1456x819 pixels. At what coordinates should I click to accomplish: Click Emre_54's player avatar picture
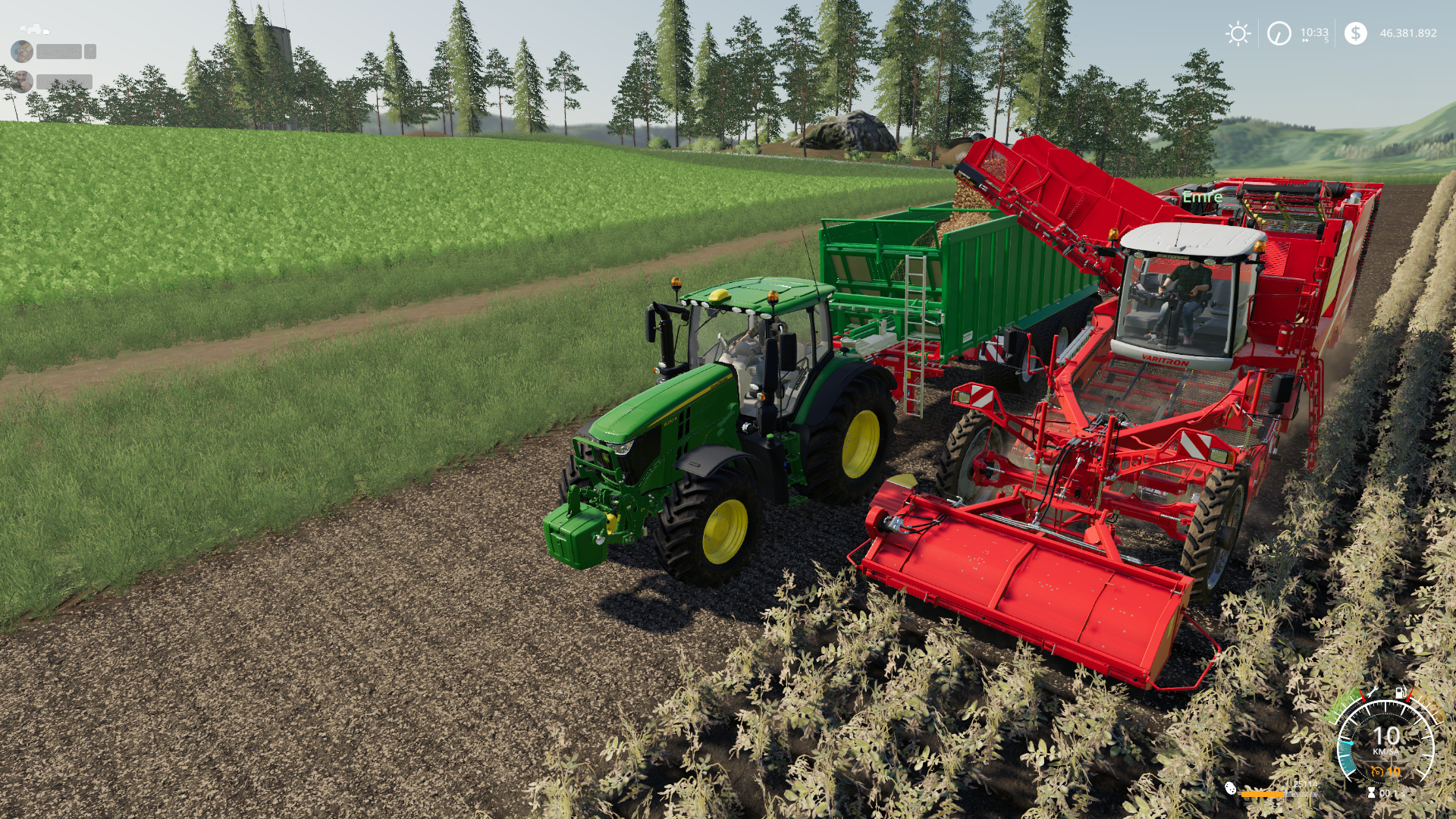coord(22,51)
